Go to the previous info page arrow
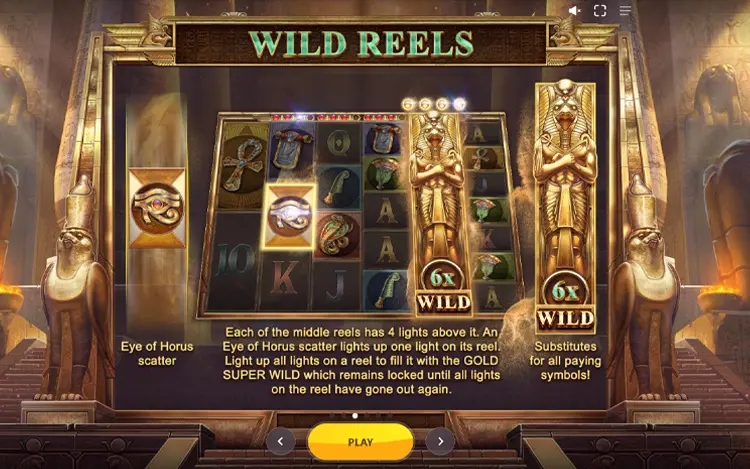The image size is (750, 469). [x=280, y=441]
